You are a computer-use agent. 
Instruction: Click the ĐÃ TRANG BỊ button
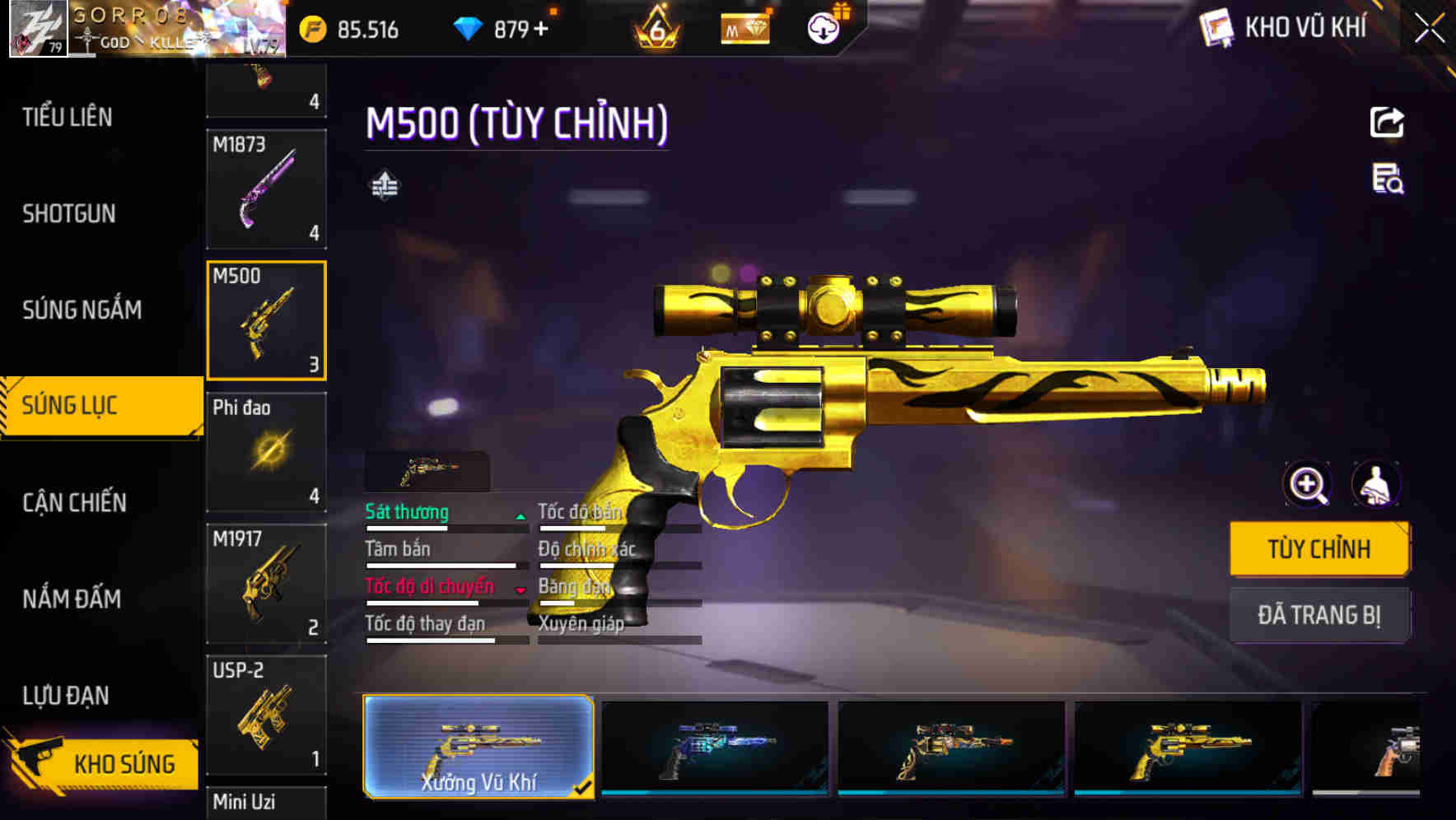pos(1319,615)
